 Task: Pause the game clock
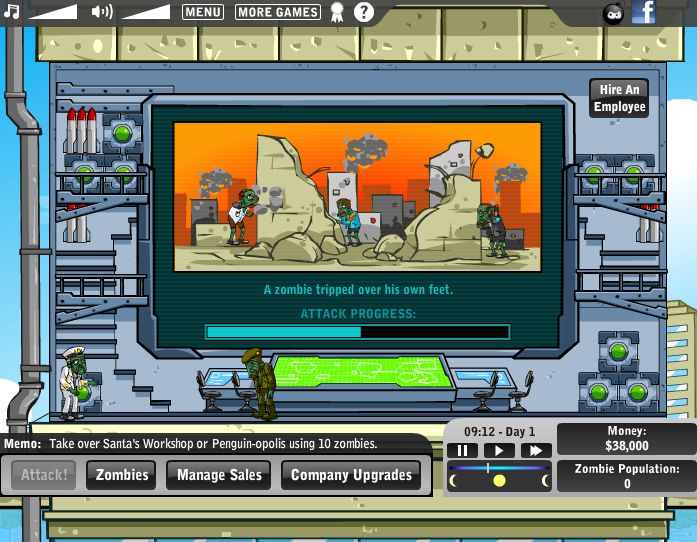463,451
